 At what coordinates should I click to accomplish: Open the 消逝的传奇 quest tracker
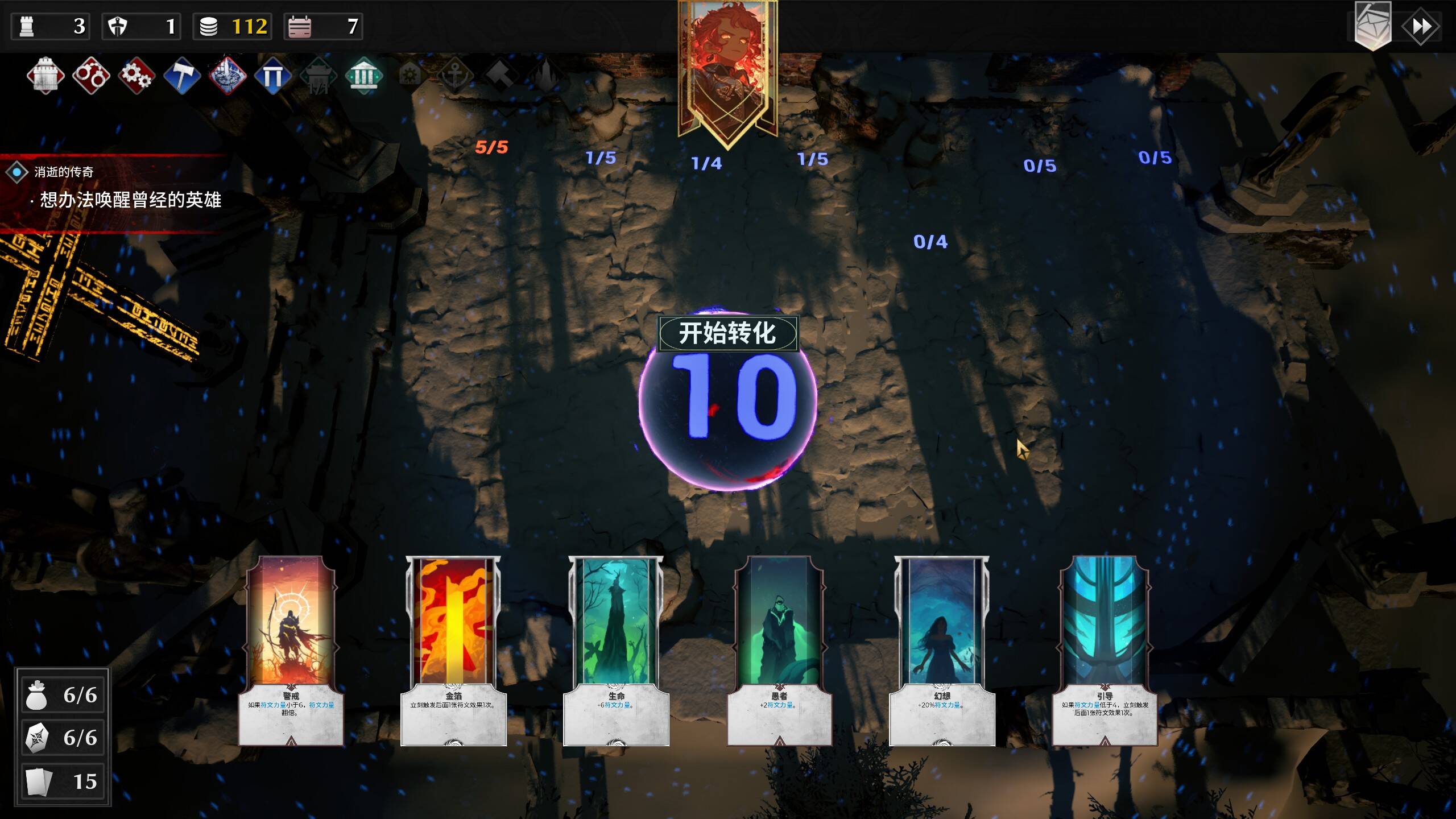(64, 172)
